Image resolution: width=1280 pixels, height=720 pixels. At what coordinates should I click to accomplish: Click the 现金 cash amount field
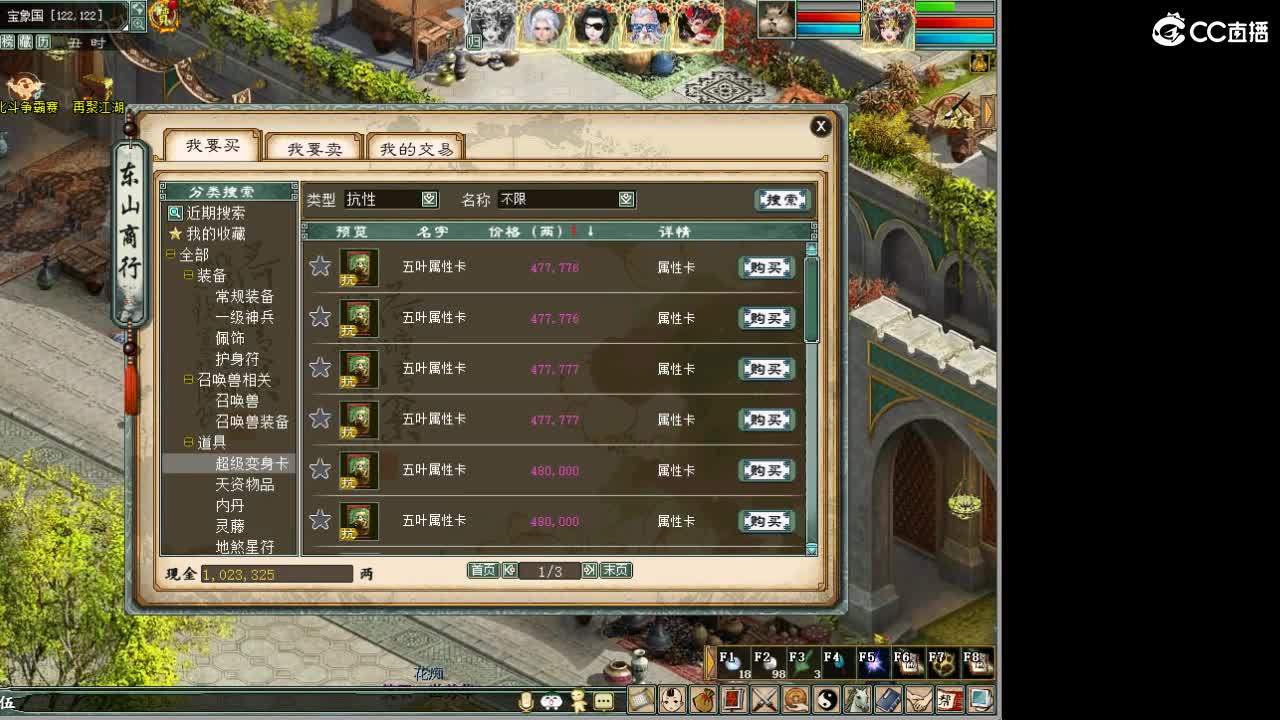coord(275,573)
